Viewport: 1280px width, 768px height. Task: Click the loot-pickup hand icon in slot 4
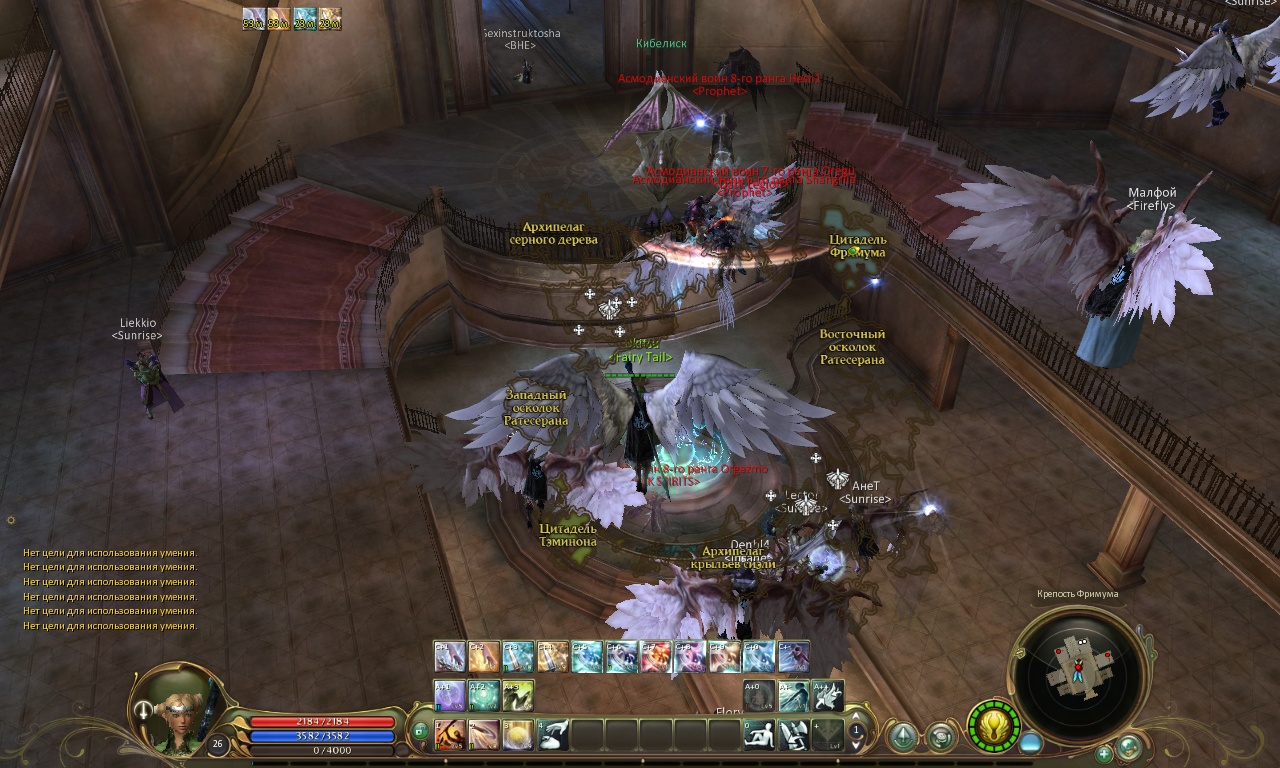point(553,735)
